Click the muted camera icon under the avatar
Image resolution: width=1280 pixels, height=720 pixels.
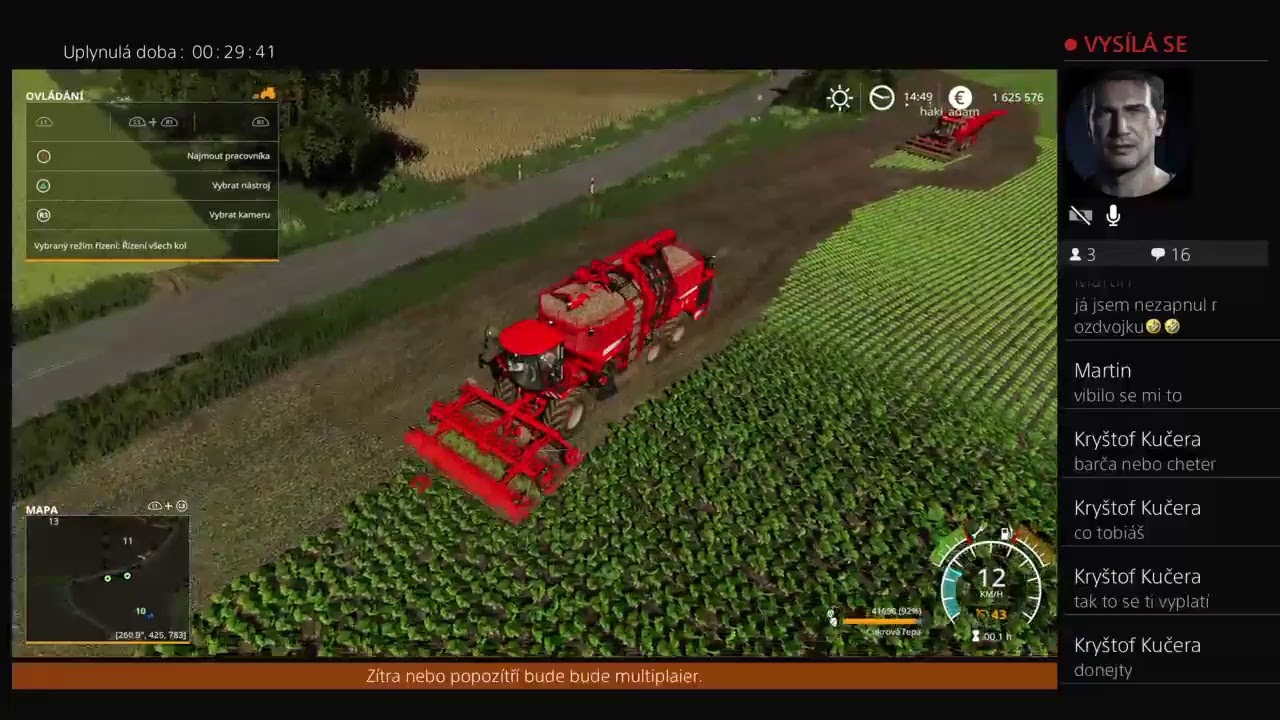(1080, 215)
